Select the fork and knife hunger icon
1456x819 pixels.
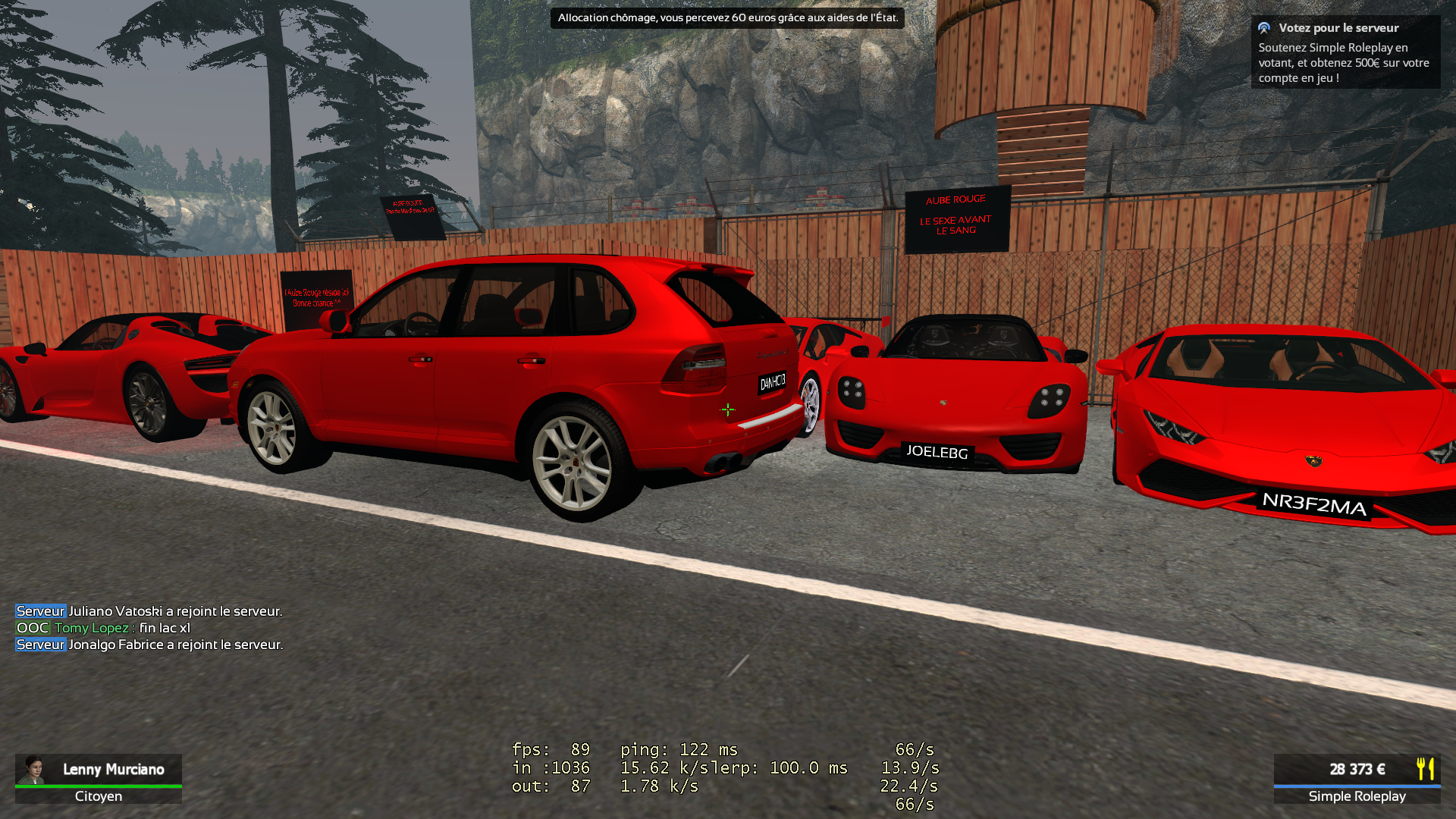click(1425, 769)
